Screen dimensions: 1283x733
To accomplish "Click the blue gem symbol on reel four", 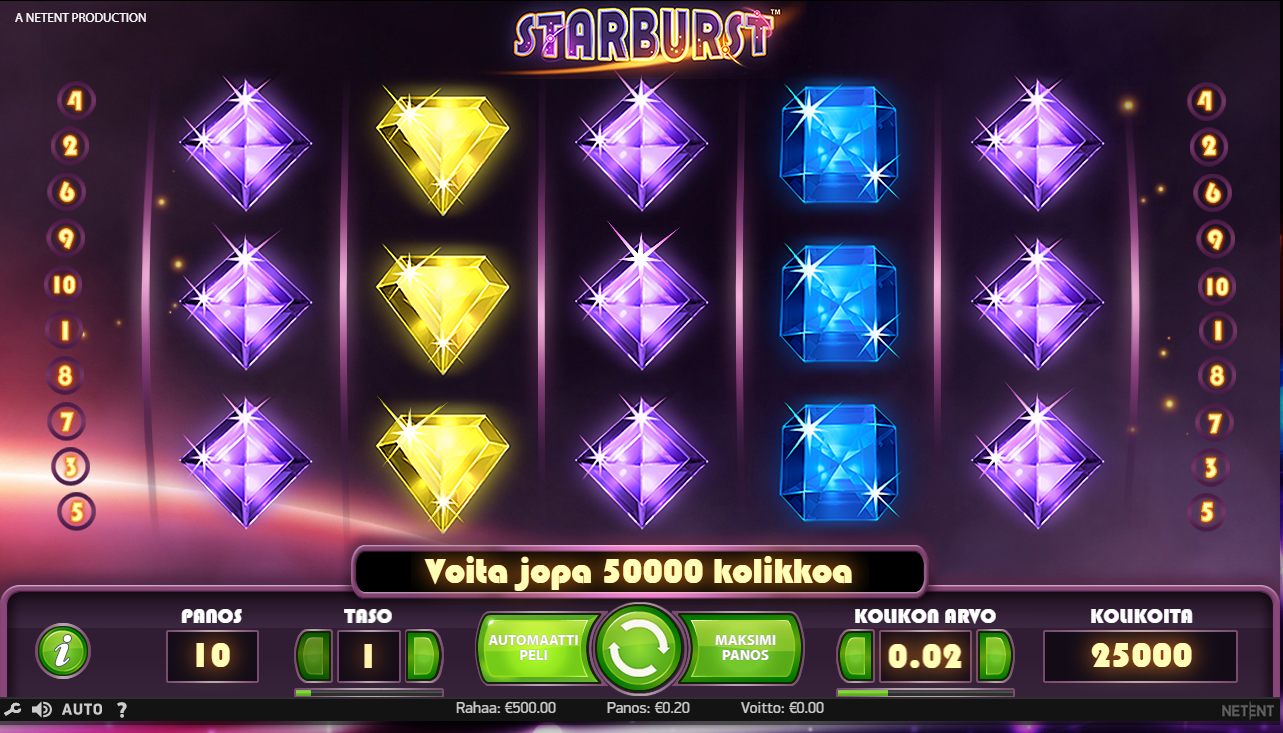I will click(839, 304).
